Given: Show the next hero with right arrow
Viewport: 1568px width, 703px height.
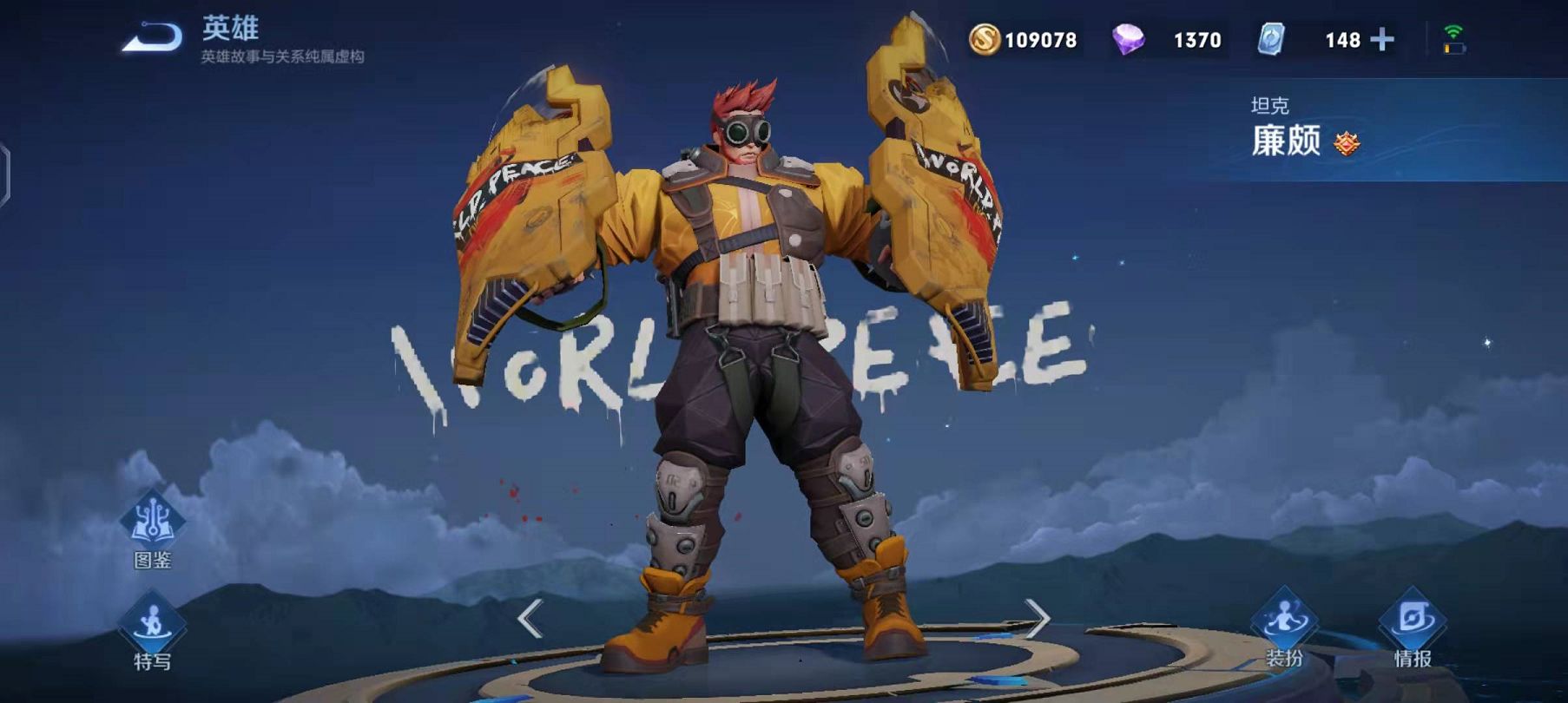Looking at the screenshot, I should pyautogui.click(x=1038, y=619).
